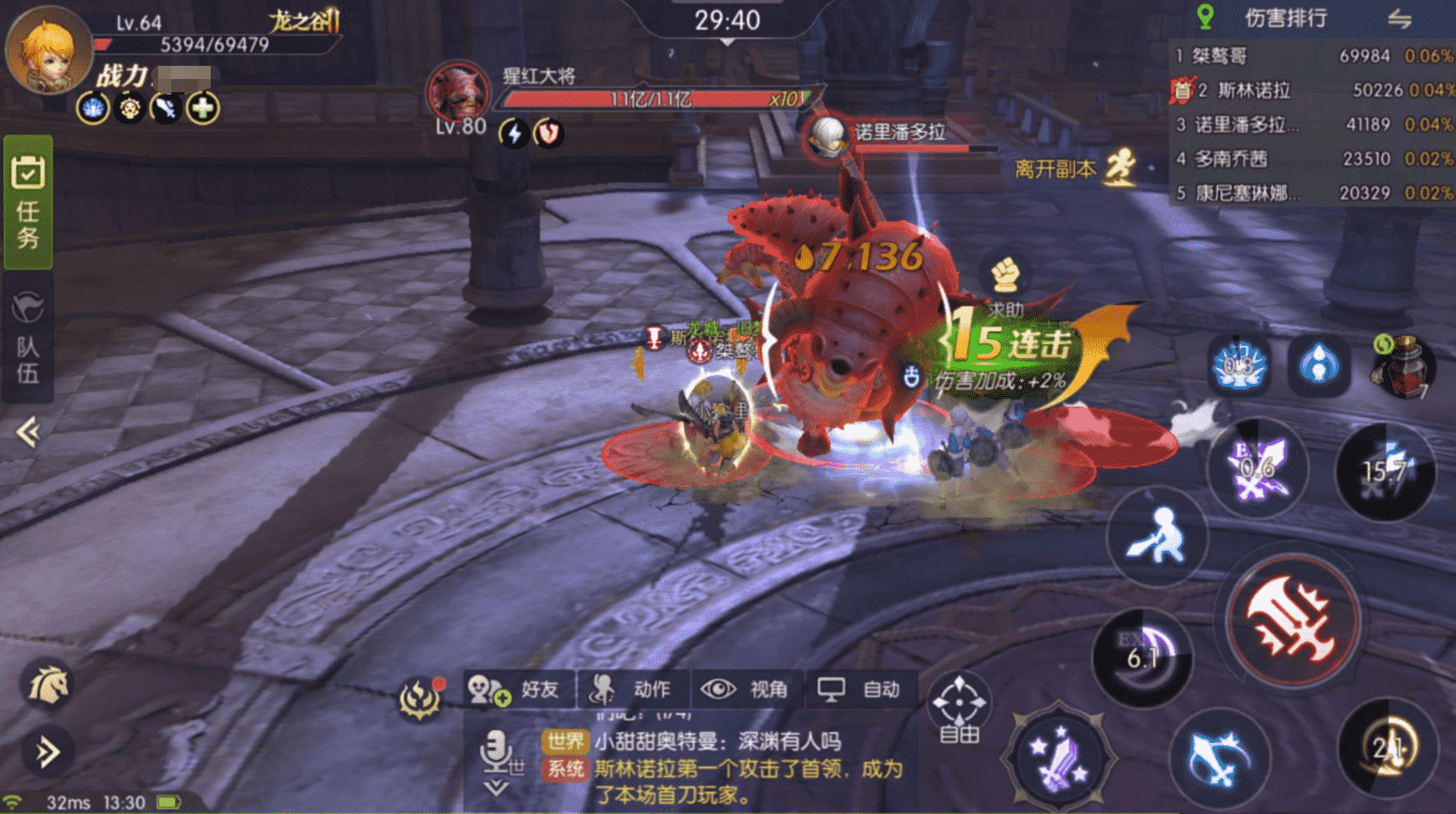Open the 任务 quest panel tab

28,202
